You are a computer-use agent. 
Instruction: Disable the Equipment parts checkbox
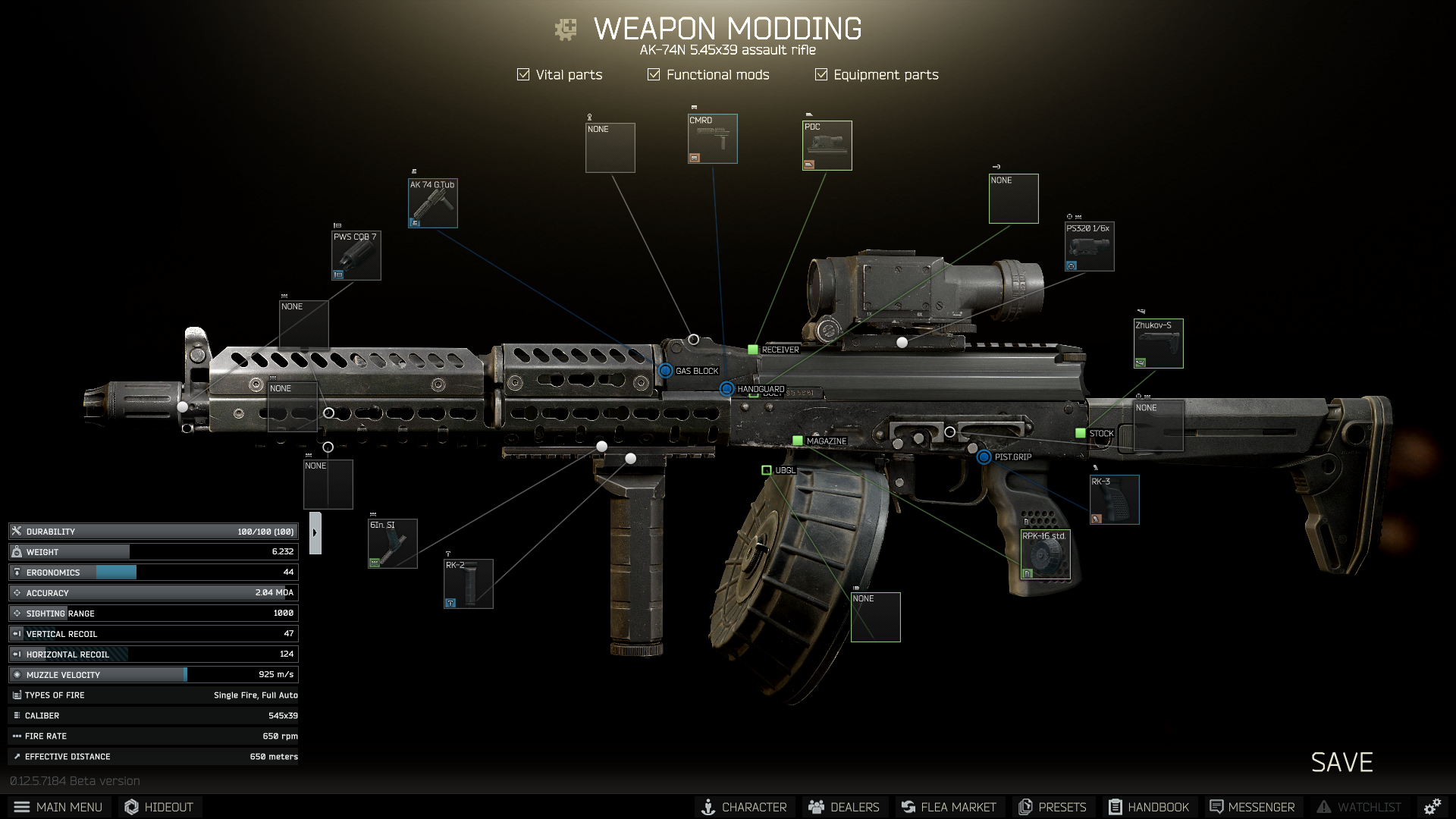tap(820, 74)
